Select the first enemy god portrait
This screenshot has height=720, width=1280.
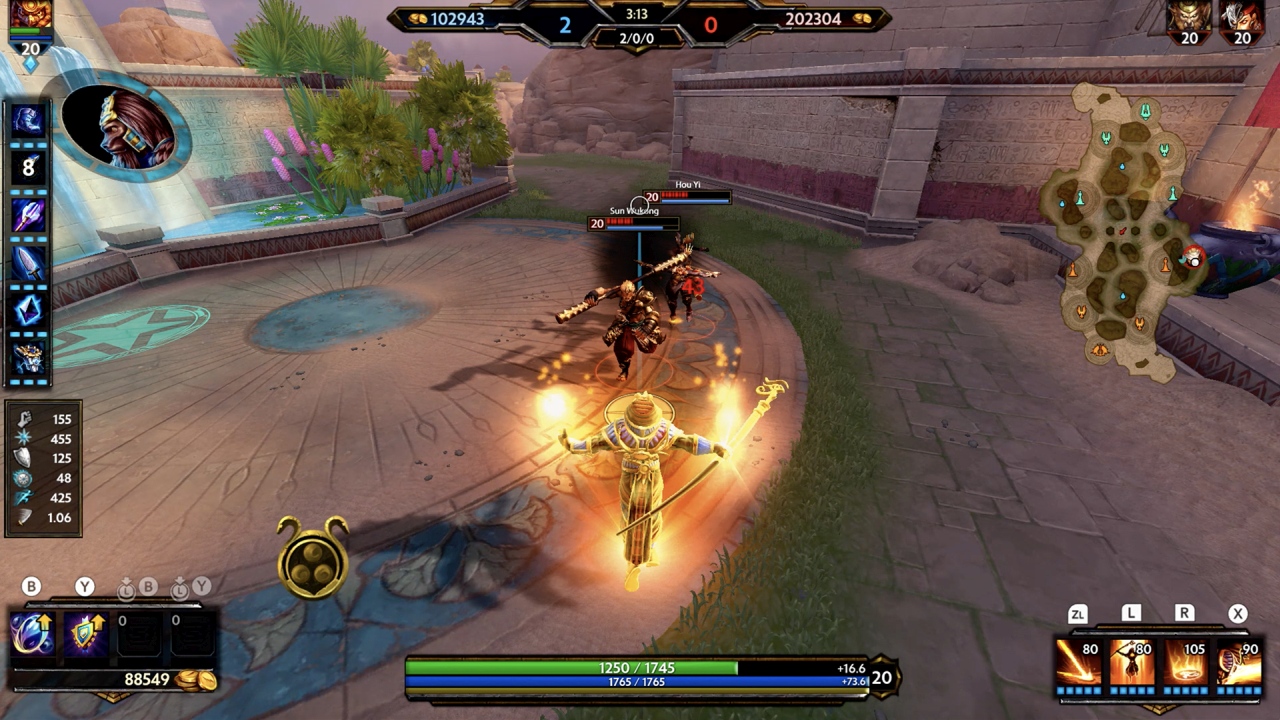click(1189, 20)
